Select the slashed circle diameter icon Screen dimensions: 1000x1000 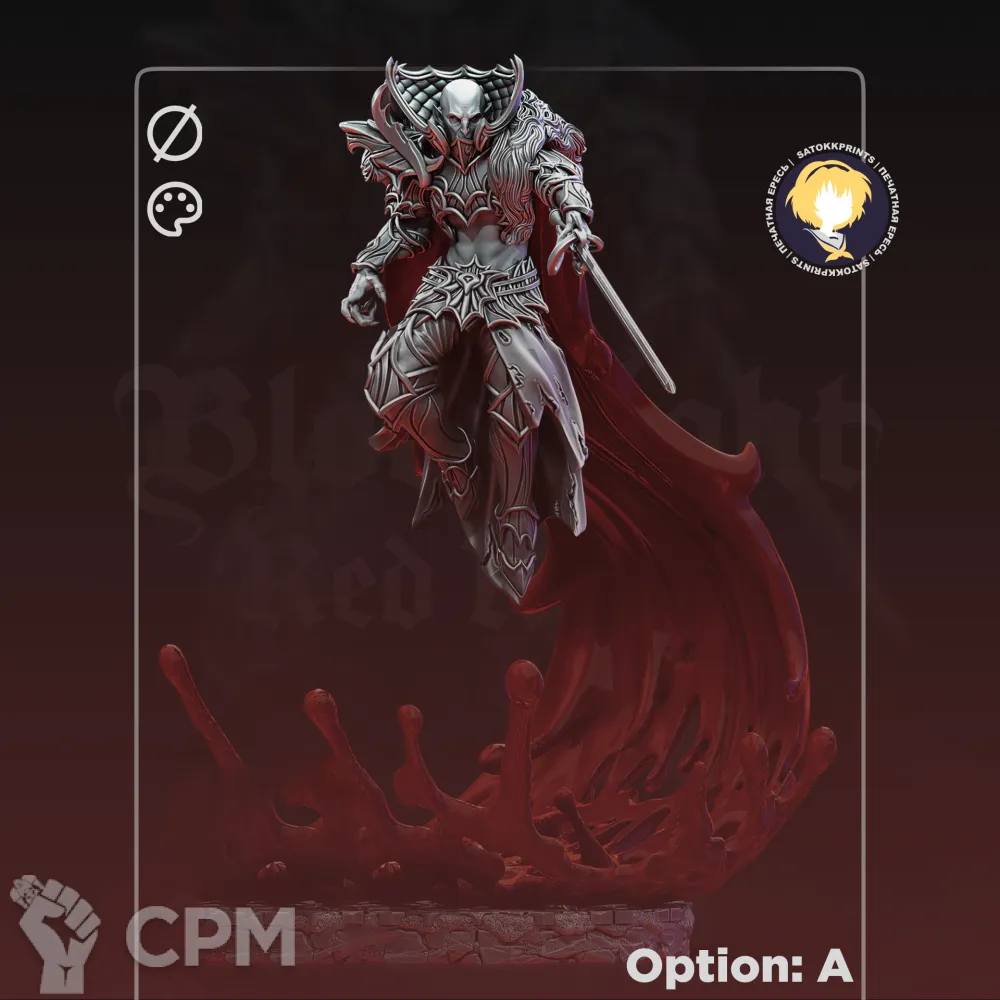point(175,135)
